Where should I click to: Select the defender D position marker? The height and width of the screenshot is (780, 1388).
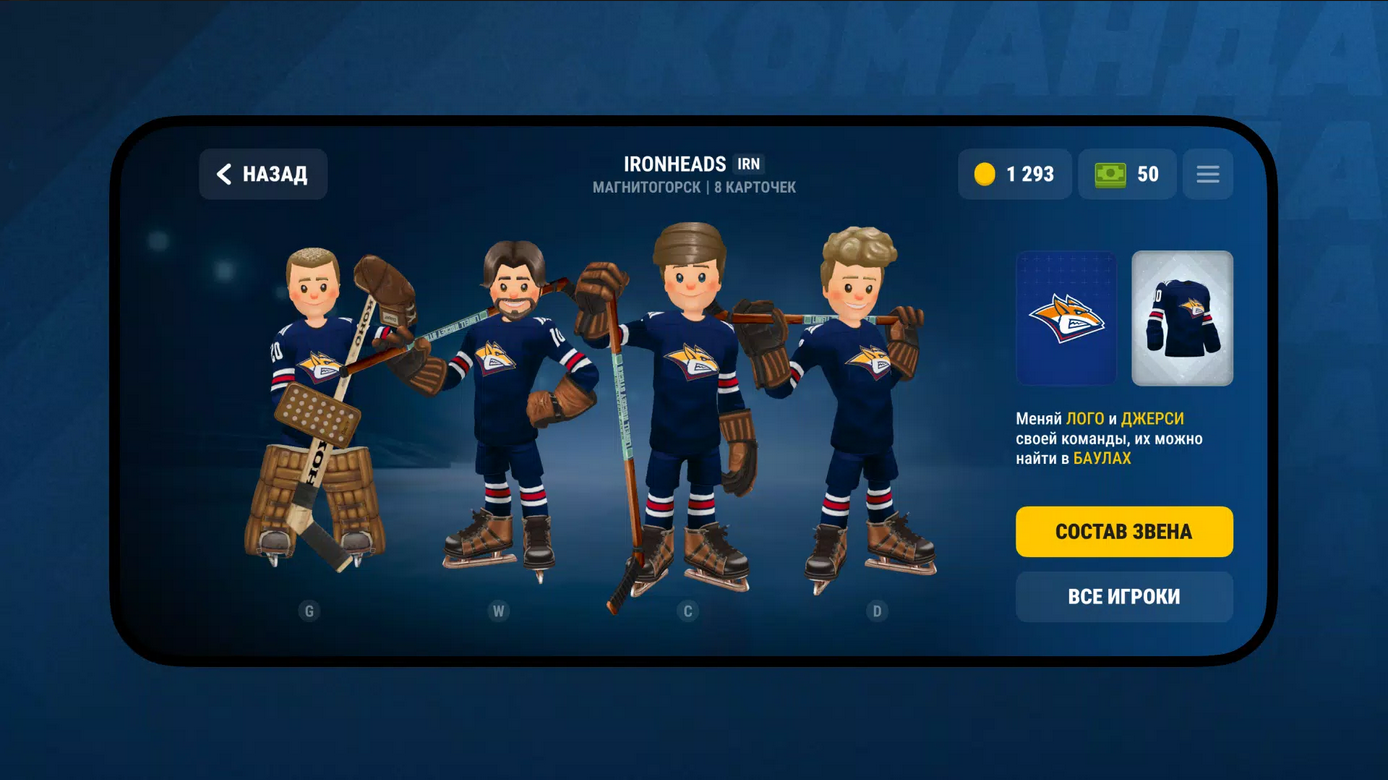[x=877, y=611]
